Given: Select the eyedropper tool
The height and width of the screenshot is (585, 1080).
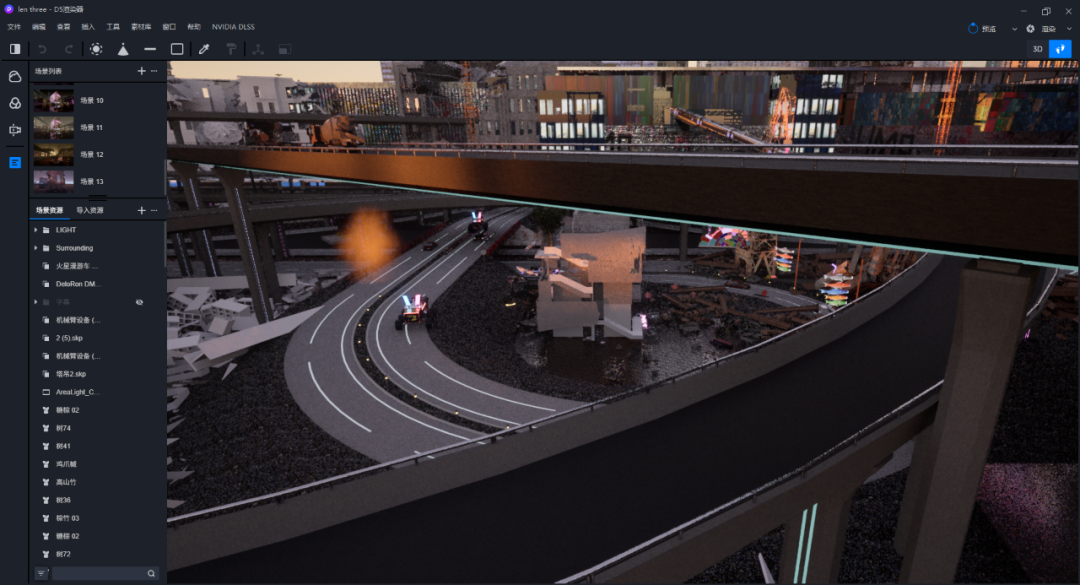Looking at the screenshot, I should coord(204,48).
